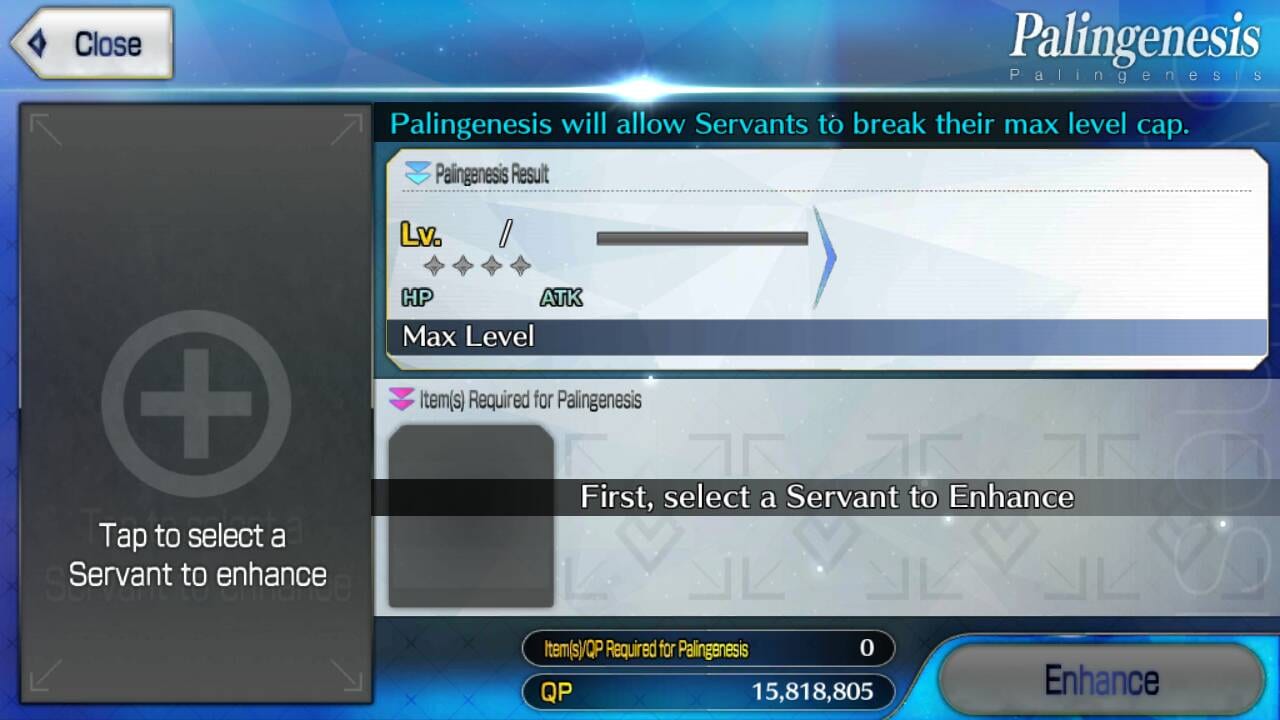Hit the Enhance button

[x=1101, y=680]
